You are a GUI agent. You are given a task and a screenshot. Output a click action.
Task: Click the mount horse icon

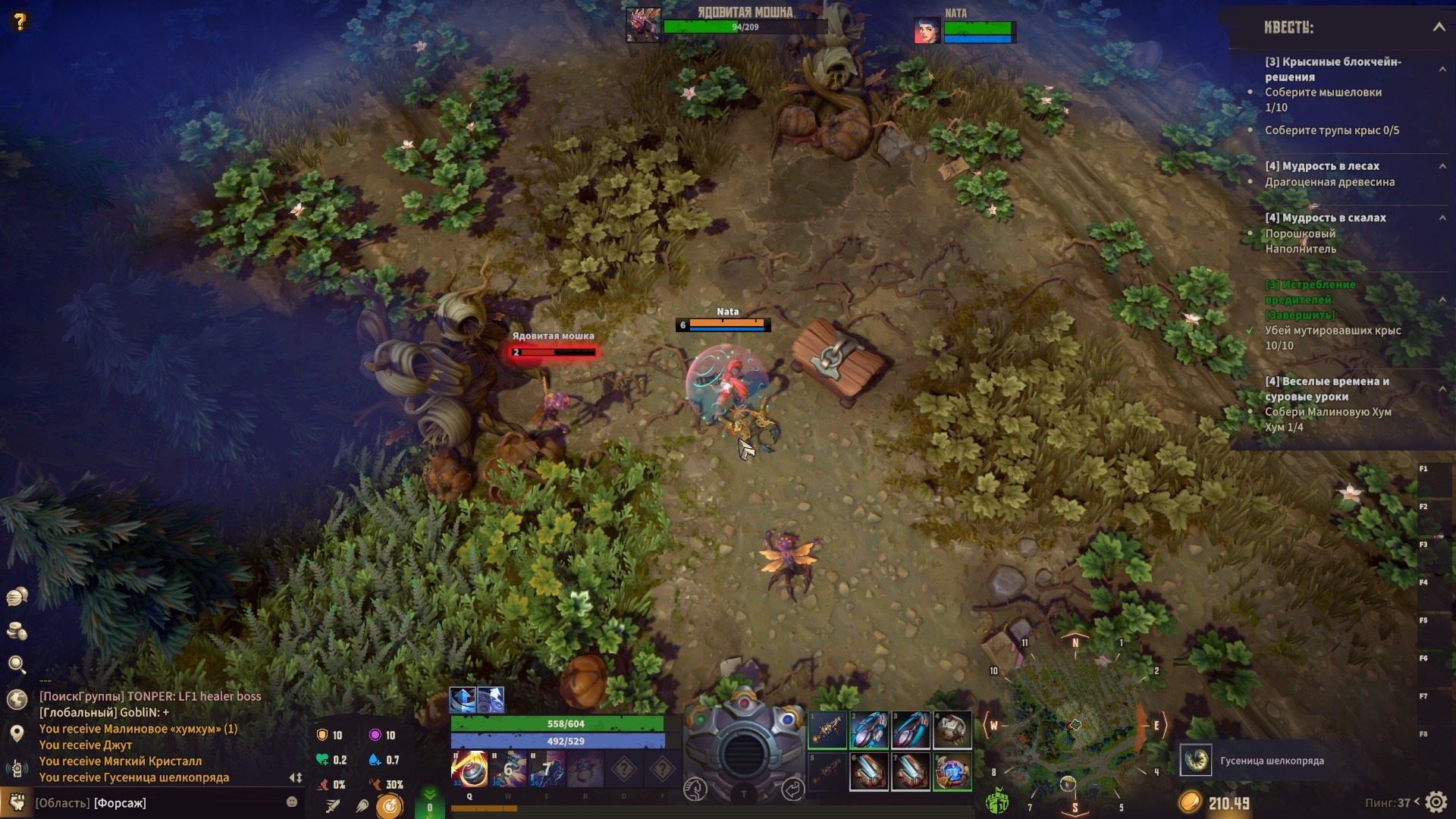click(x=695, y=789)
